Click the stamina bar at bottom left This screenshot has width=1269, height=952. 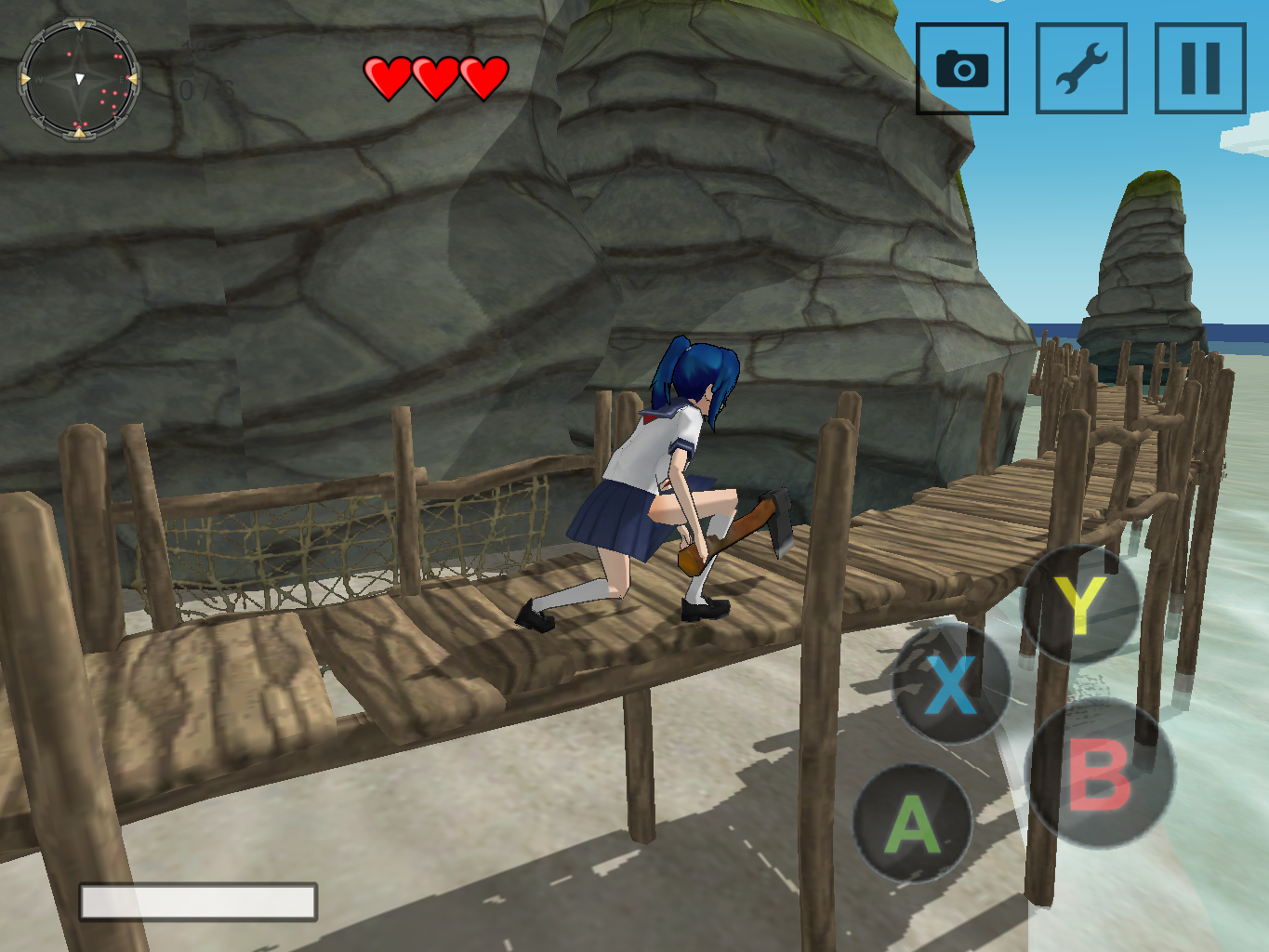pyautogui.click(x=199, y=903)
